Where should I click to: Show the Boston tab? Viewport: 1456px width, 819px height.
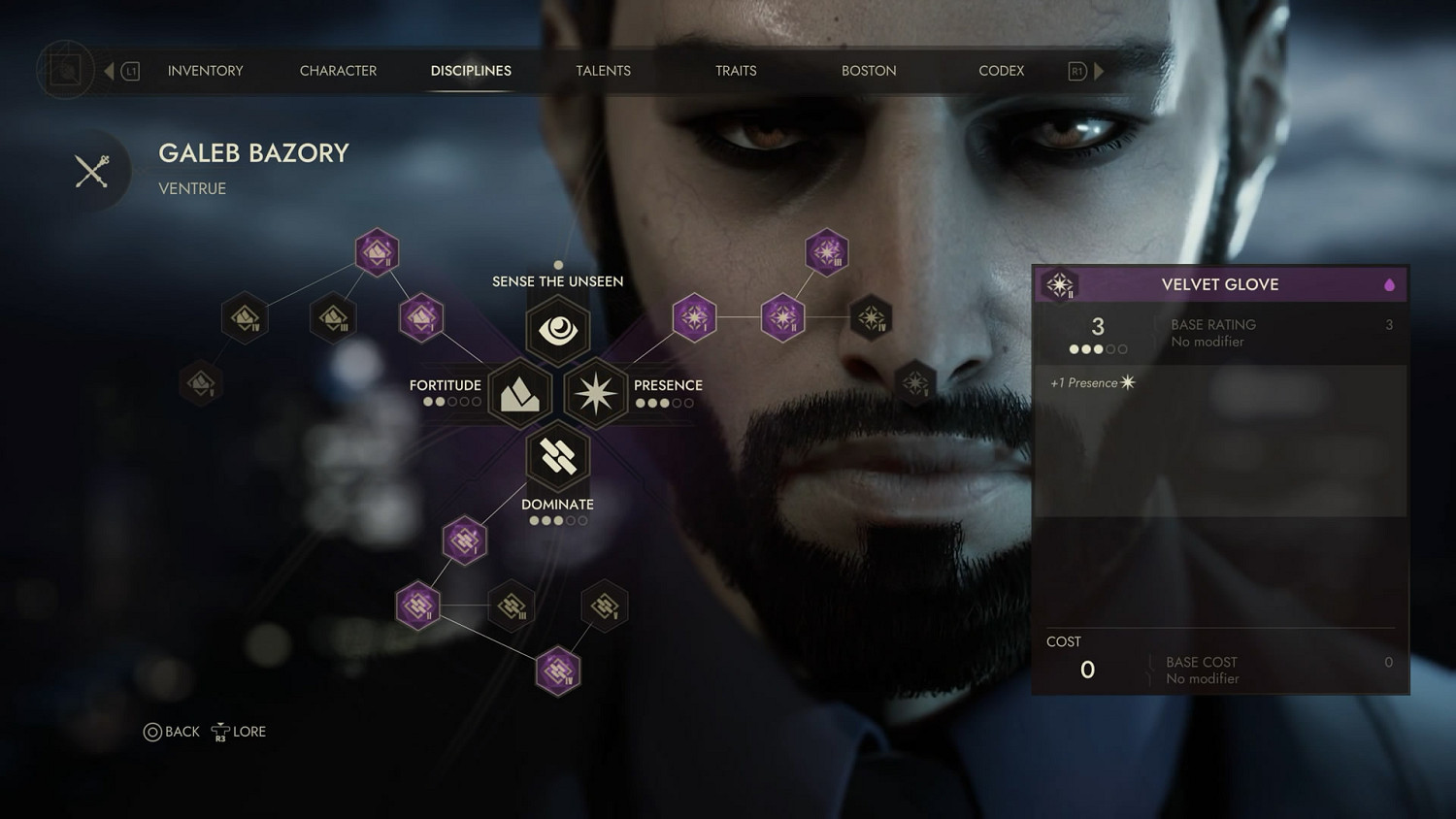[x=869, y=71]
